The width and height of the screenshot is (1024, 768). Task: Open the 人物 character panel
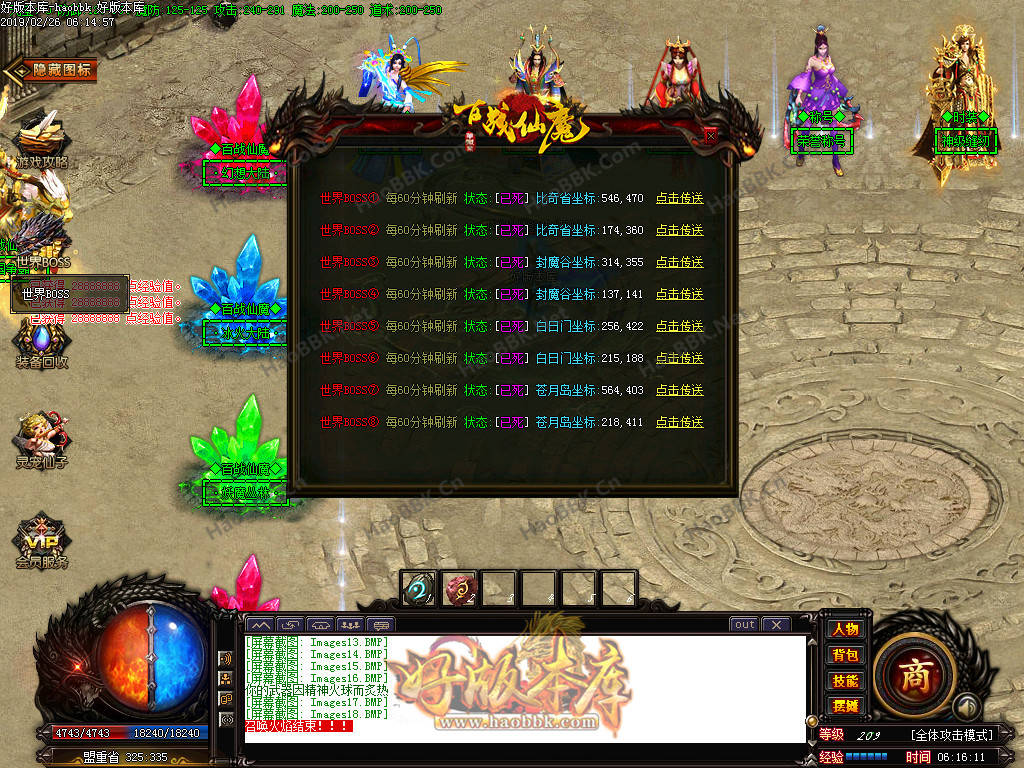click(x=845, y=629)
